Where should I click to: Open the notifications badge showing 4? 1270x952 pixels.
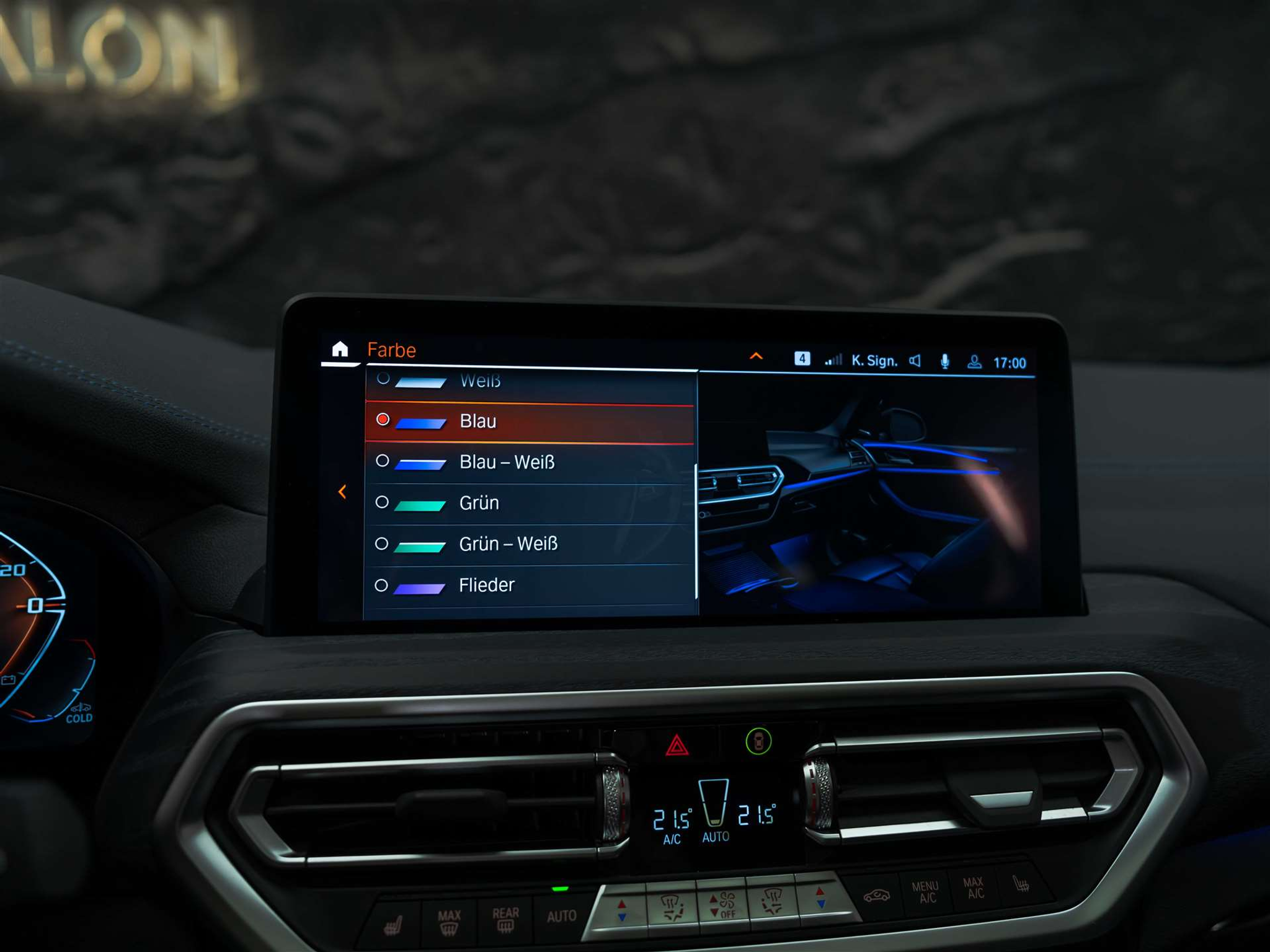tap(802, 359)
